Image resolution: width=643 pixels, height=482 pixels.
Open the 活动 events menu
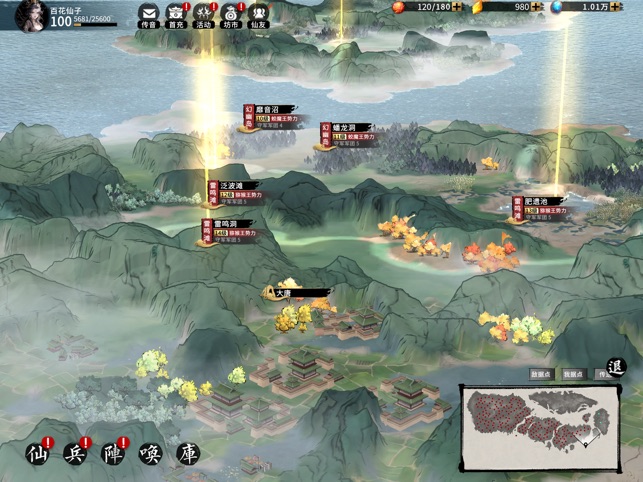pyautogui.click(x=204, y=14)
